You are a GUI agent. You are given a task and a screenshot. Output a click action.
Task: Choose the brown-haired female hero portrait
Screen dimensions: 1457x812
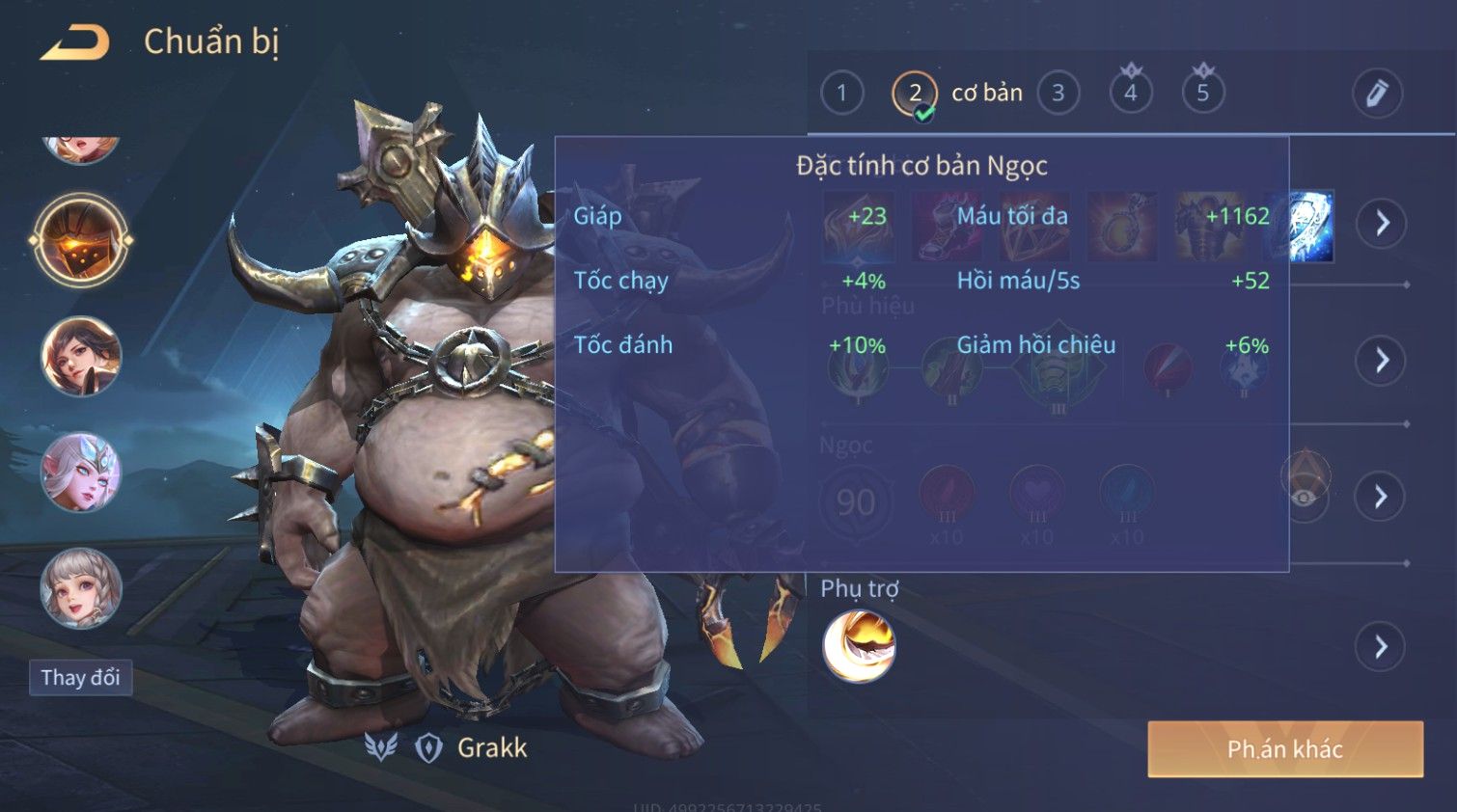[81, 357]
